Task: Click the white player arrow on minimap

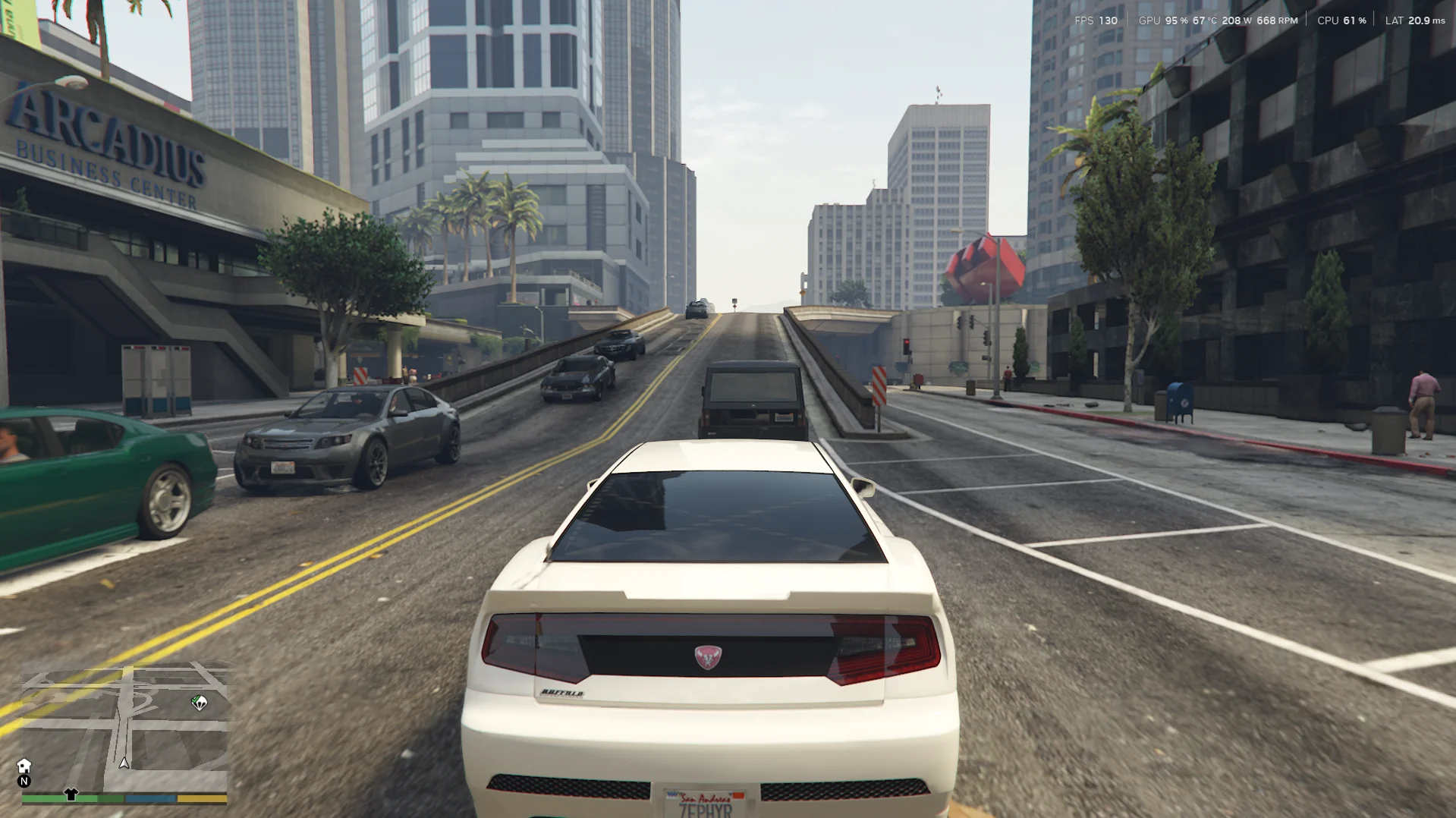Action: coord(124,763)
